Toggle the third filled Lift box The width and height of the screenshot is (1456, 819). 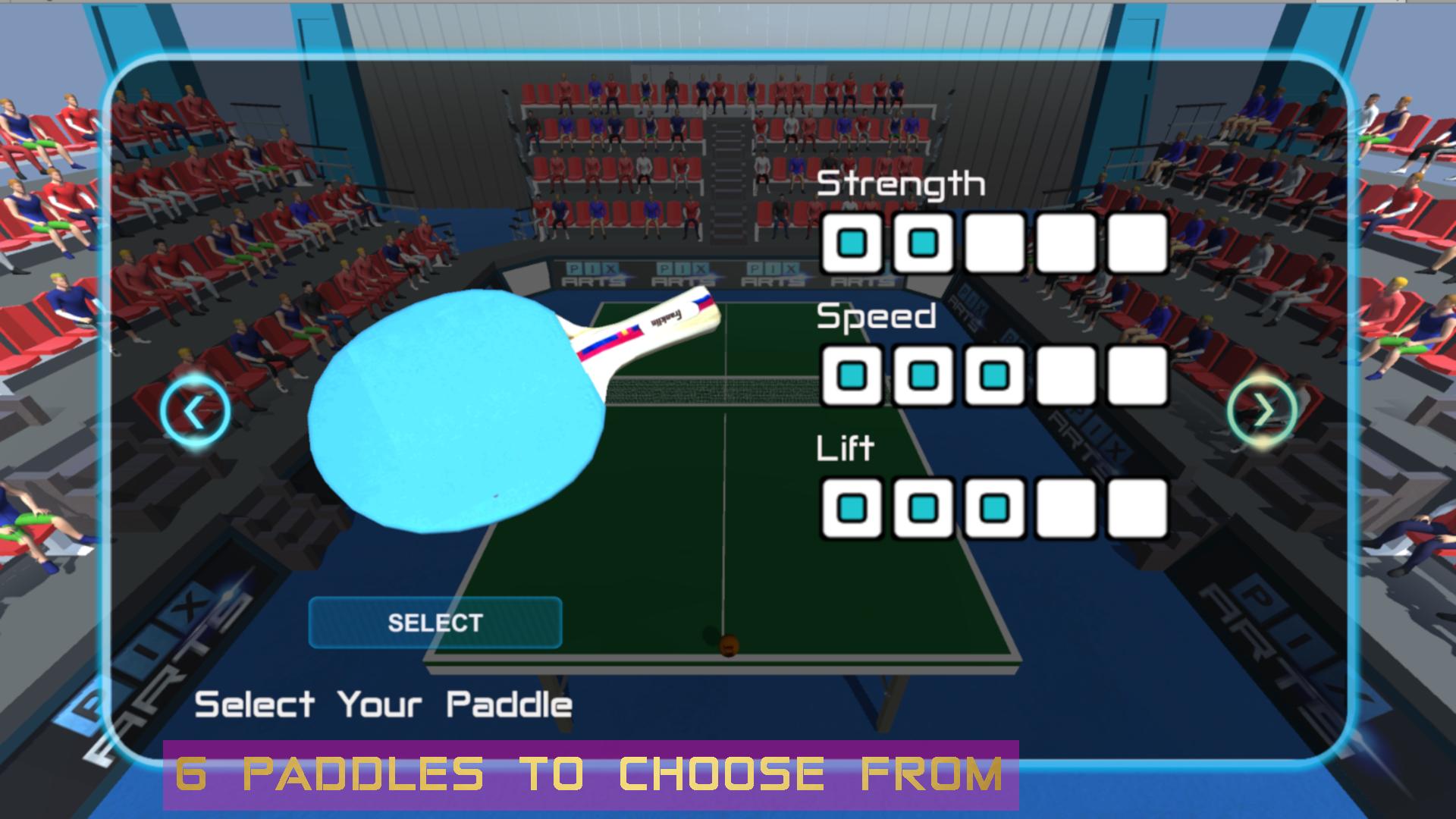[x=993, y=508]
